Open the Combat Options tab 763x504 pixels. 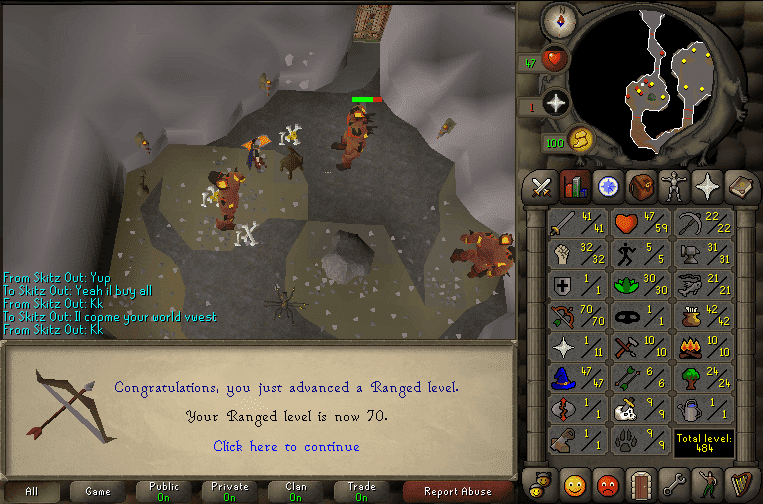point(541,186)
